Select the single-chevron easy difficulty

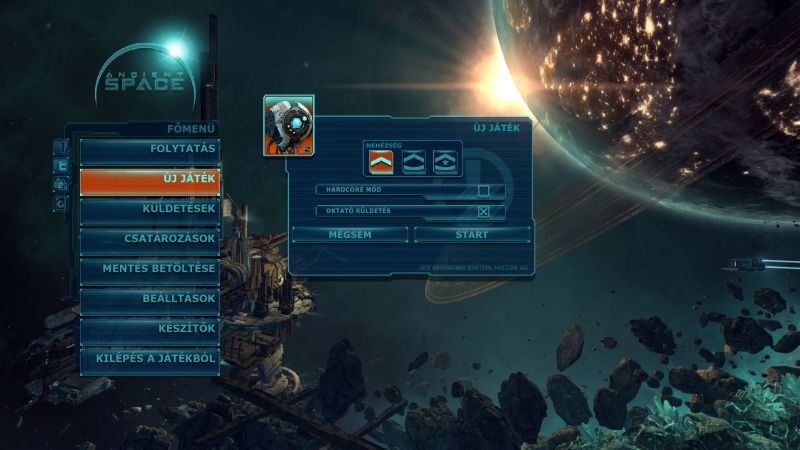pyautogui.click(x=379, y=162)
